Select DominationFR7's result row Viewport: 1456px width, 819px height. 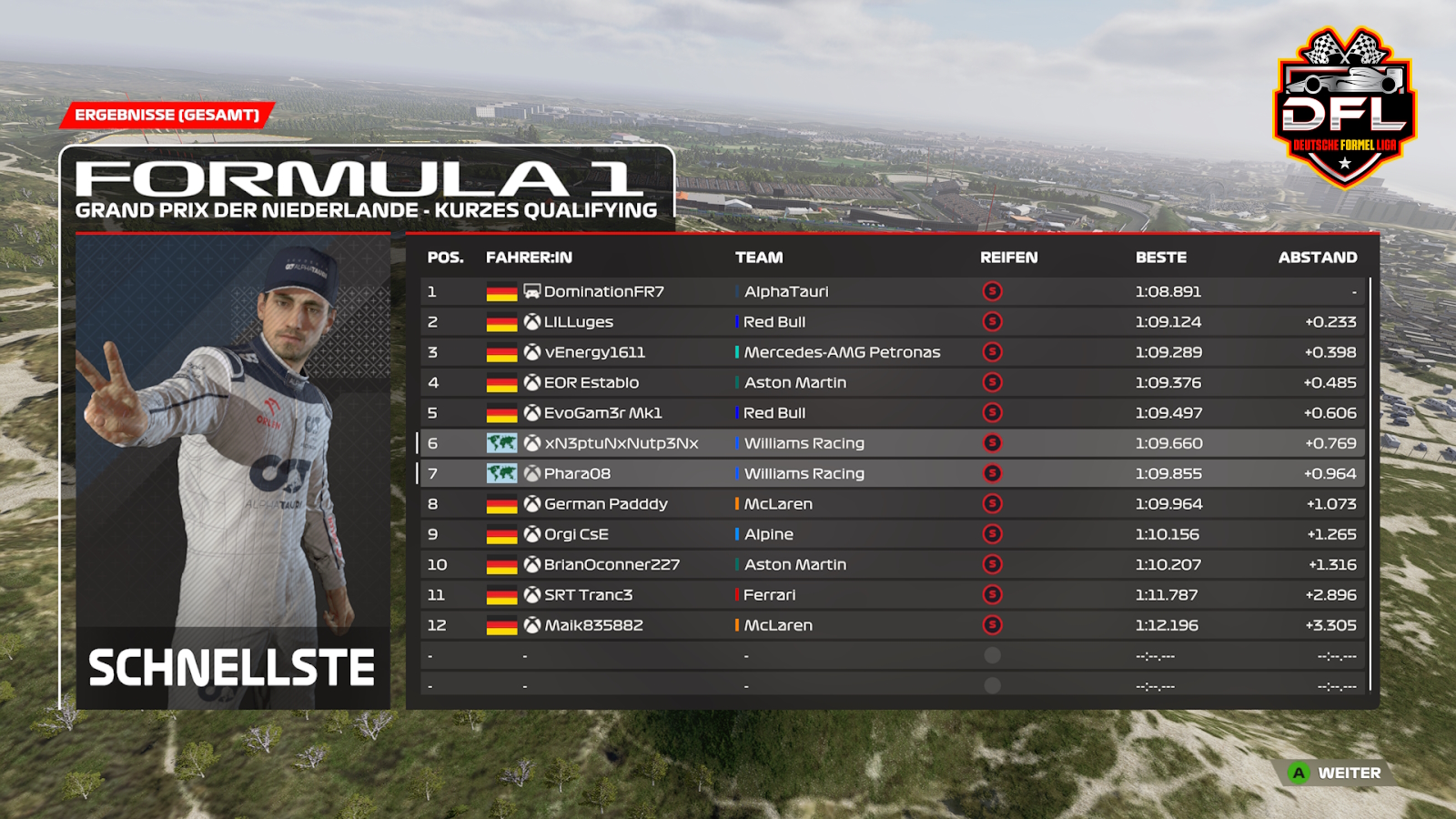604,291
